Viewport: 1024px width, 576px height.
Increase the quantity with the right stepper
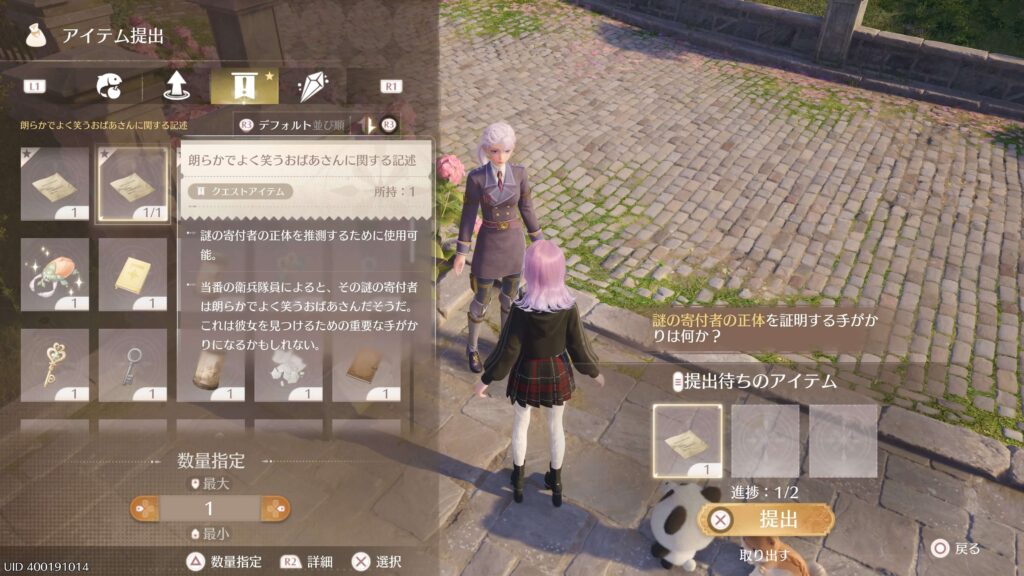[x=275, y=509]
